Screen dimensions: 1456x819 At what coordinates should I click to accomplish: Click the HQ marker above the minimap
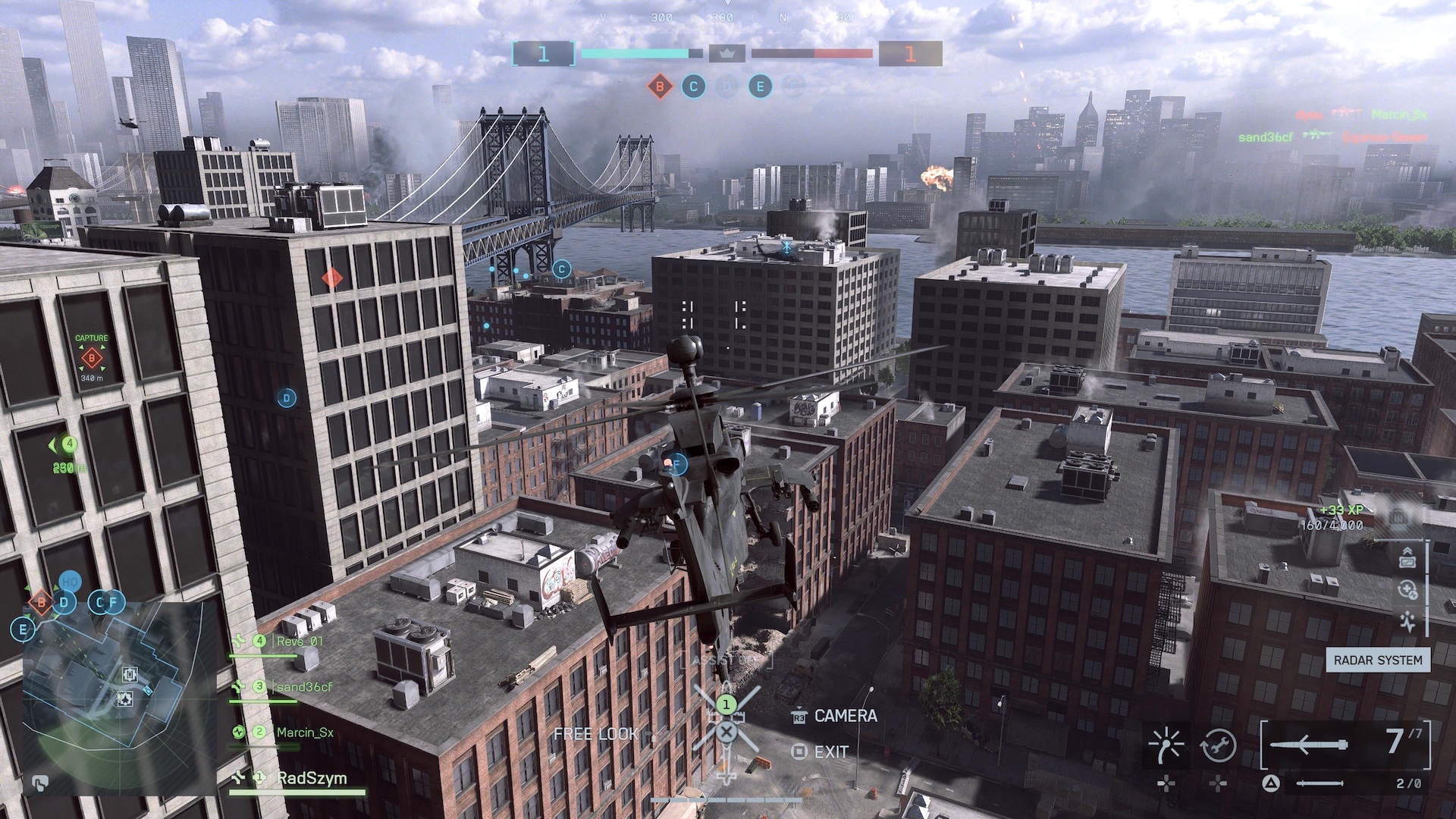coord(70,582)
